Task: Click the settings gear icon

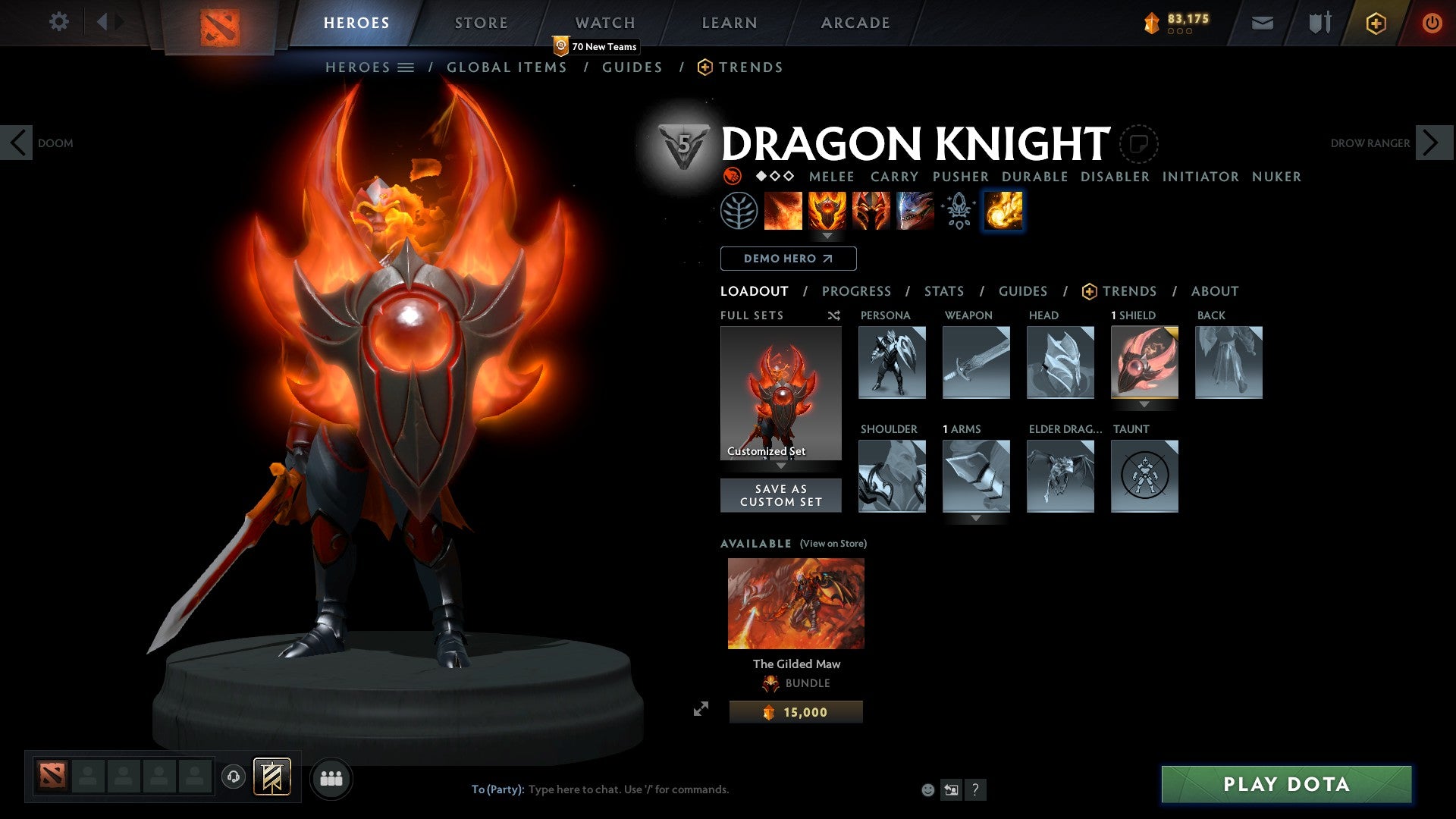Action: coord(58,21)
